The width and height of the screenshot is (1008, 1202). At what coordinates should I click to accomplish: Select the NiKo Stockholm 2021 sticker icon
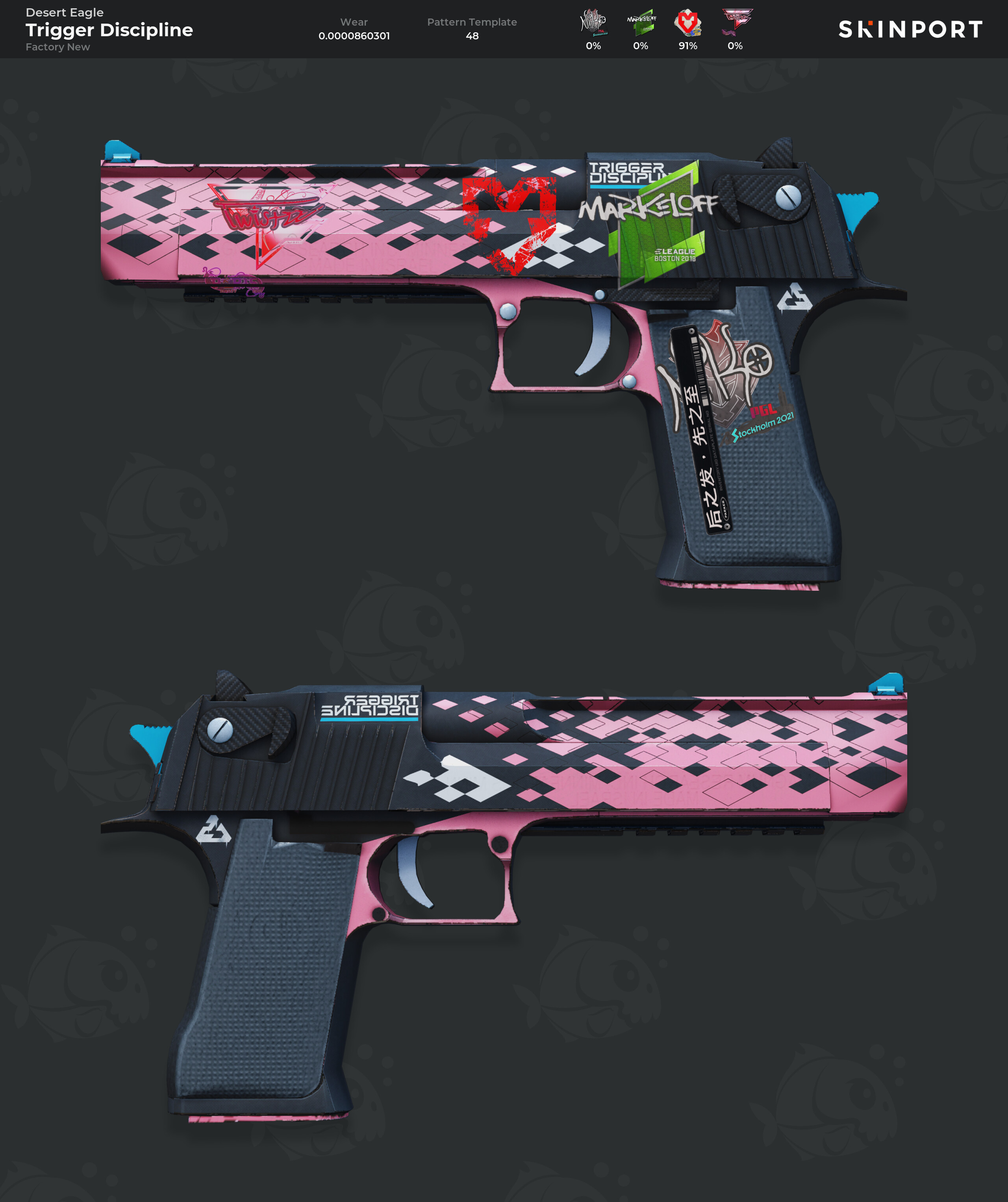(x=593, y=23)
